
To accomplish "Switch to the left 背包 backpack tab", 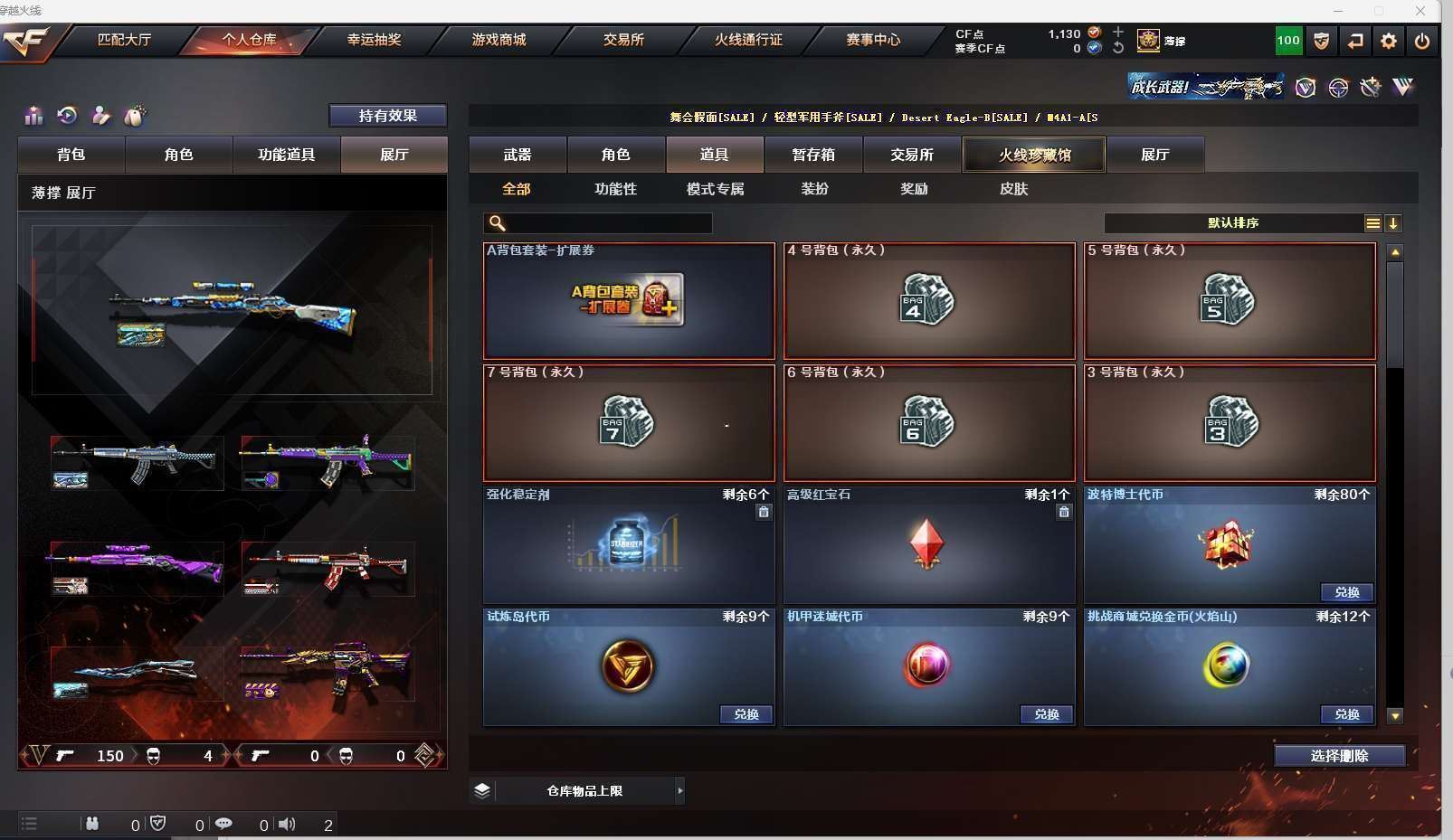I will click(71, 155).
